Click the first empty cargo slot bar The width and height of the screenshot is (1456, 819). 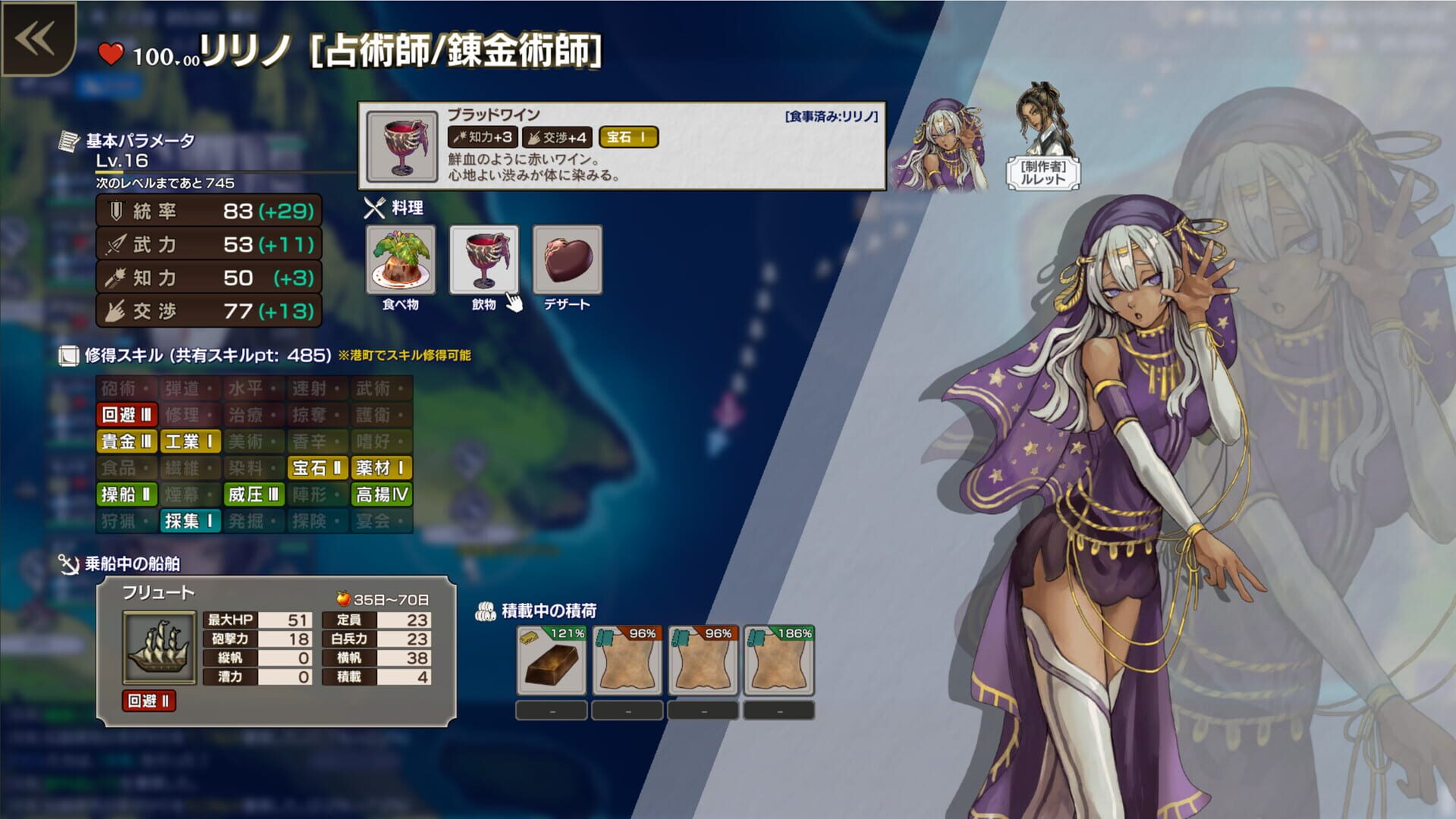coord(550,710)
